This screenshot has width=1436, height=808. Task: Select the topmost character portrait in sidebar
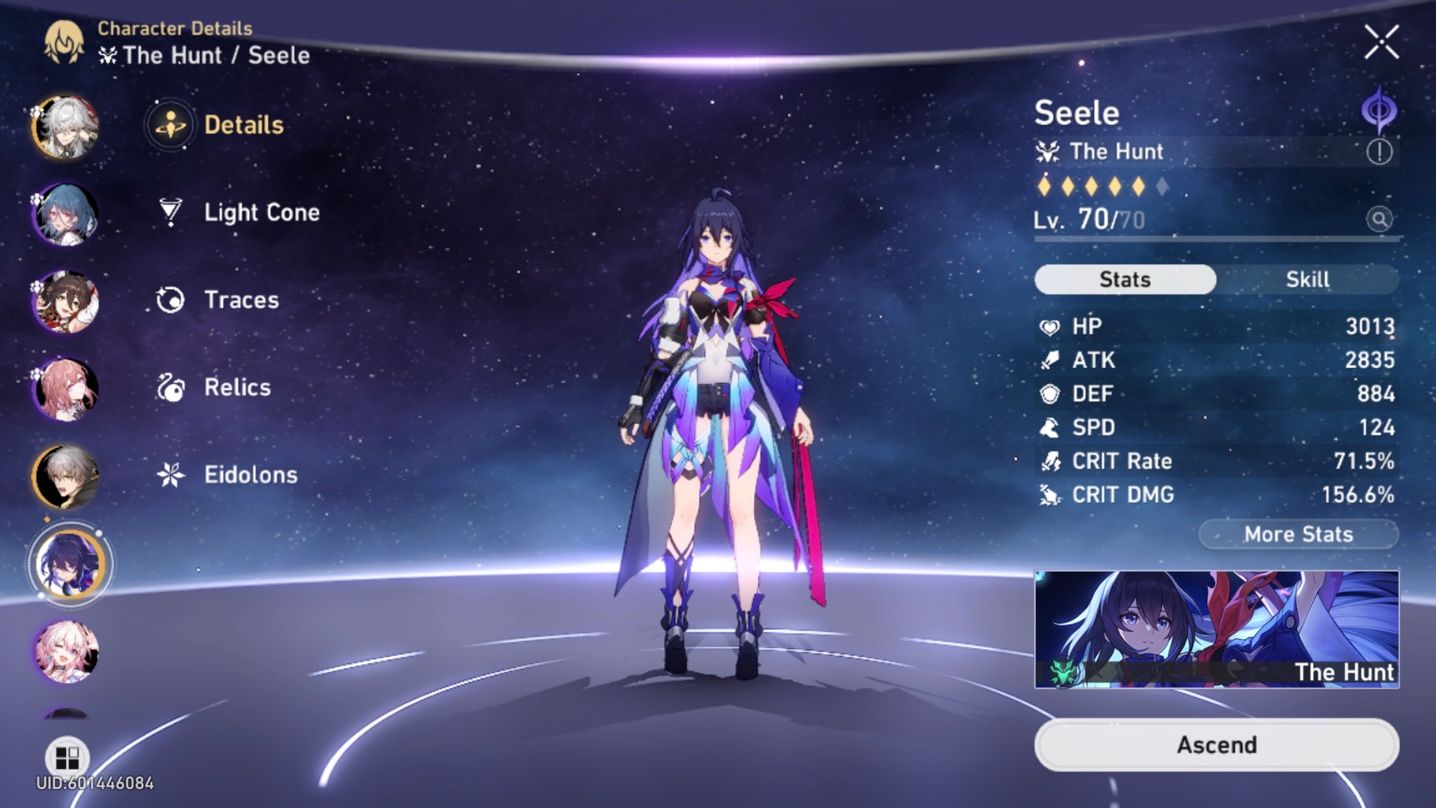(64, 127)
